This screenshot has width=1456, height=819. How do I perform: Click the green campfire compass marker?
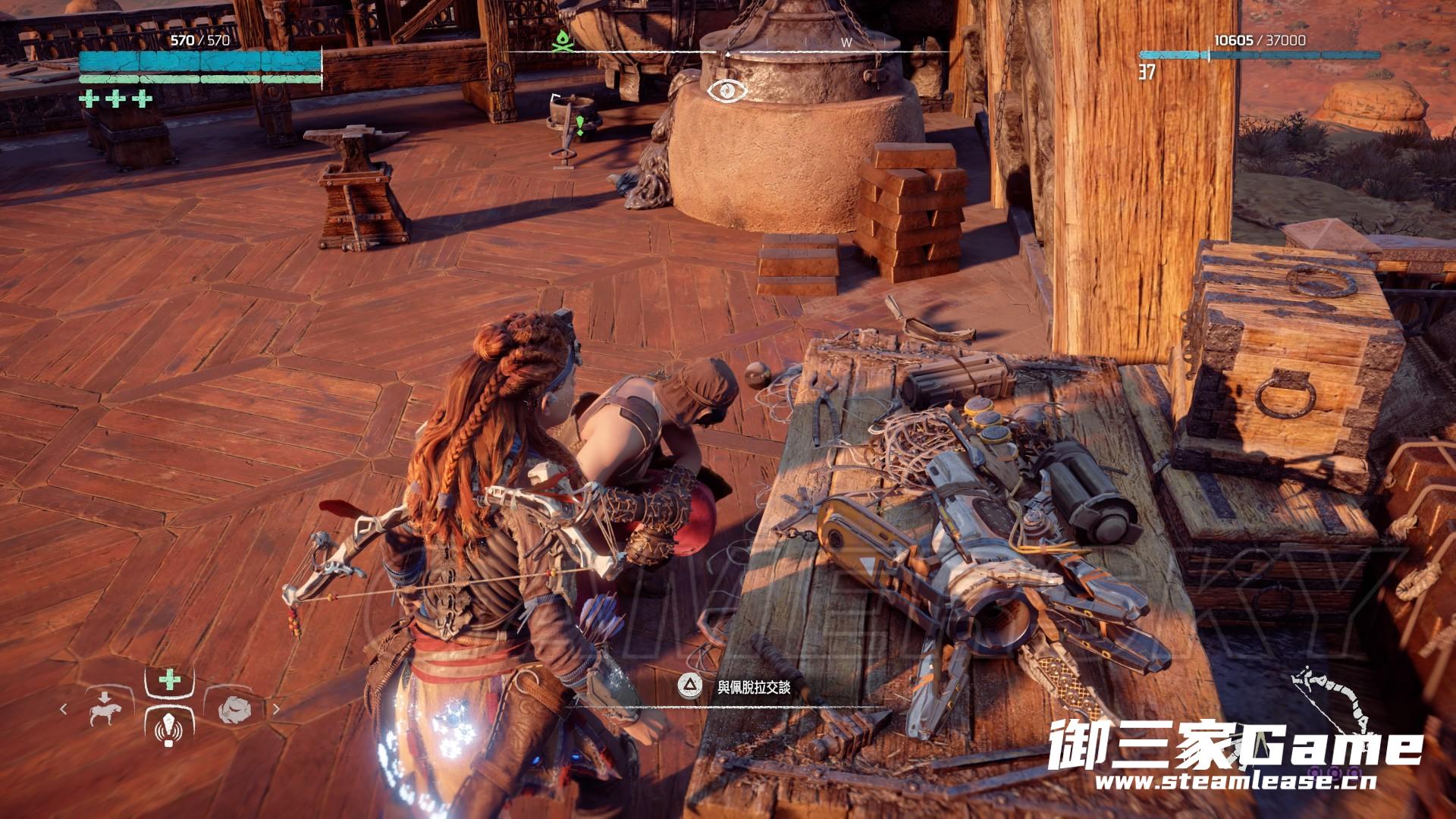(x=561, y=42)
